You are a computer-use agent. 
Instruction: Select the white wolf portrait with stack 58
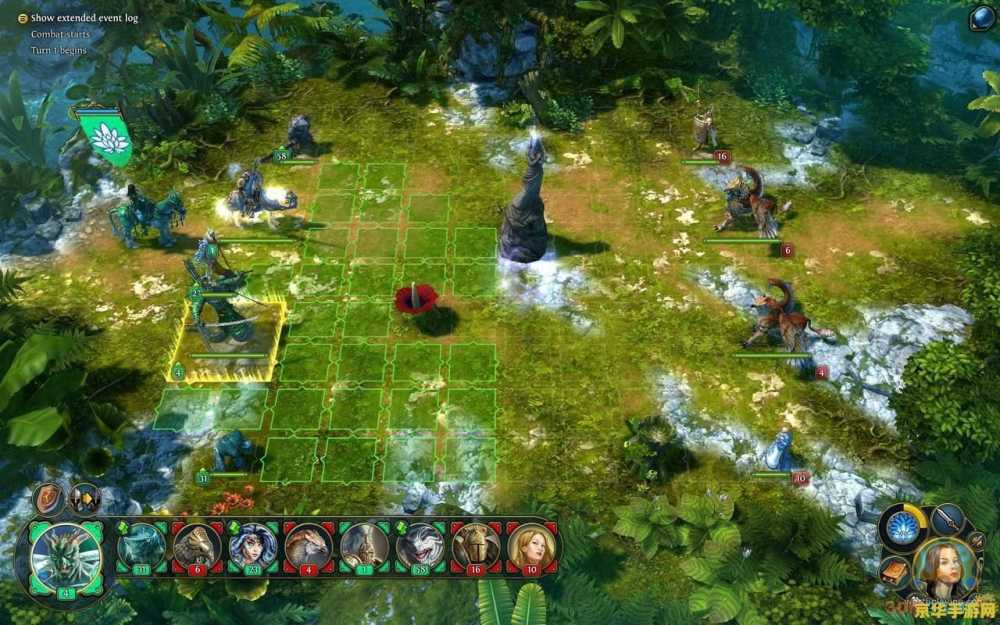pyautogui.click(x=421, y=546)
